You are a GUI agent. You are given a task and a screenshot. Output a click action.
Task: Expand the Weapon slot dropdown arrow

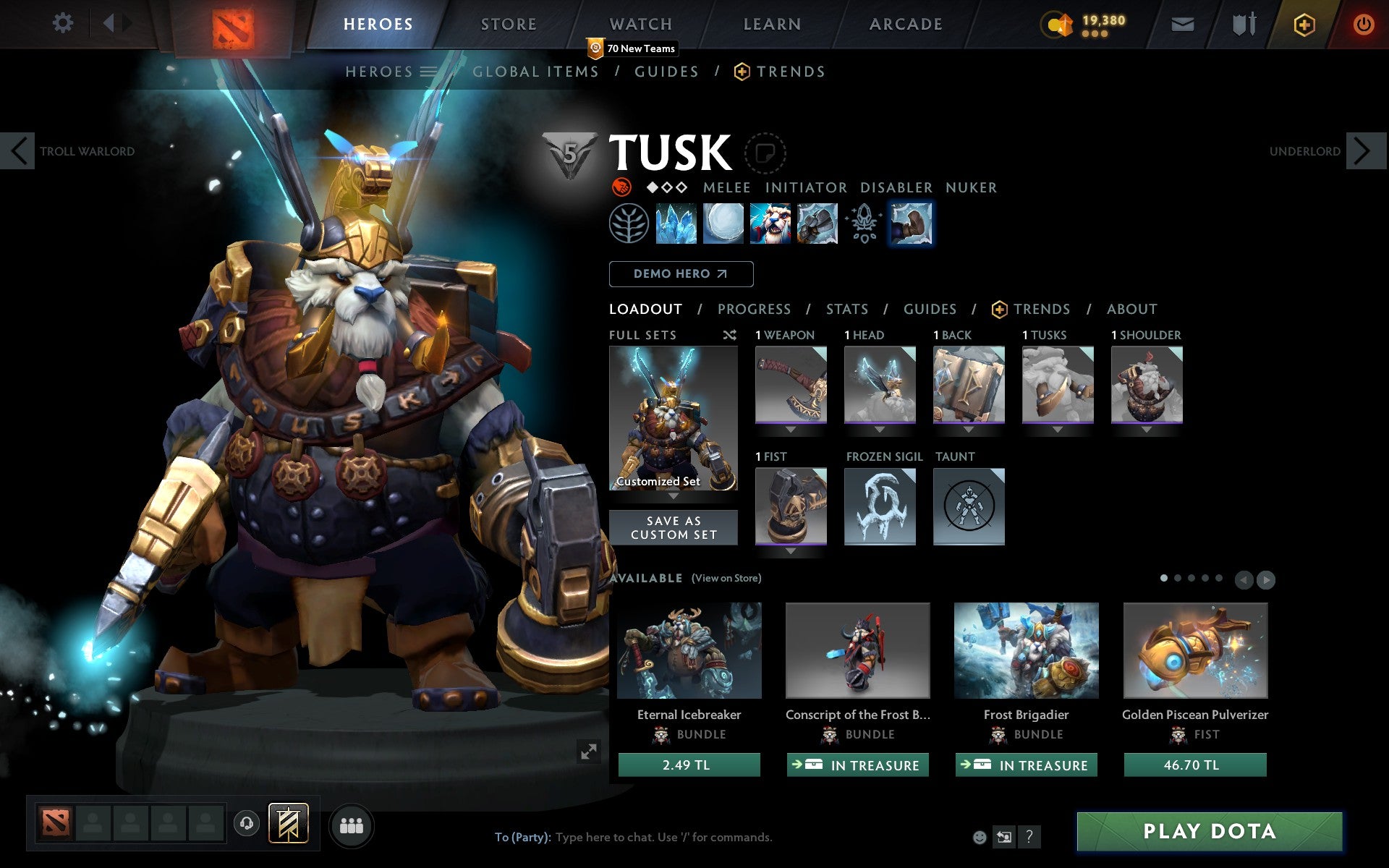coord(790,428)
